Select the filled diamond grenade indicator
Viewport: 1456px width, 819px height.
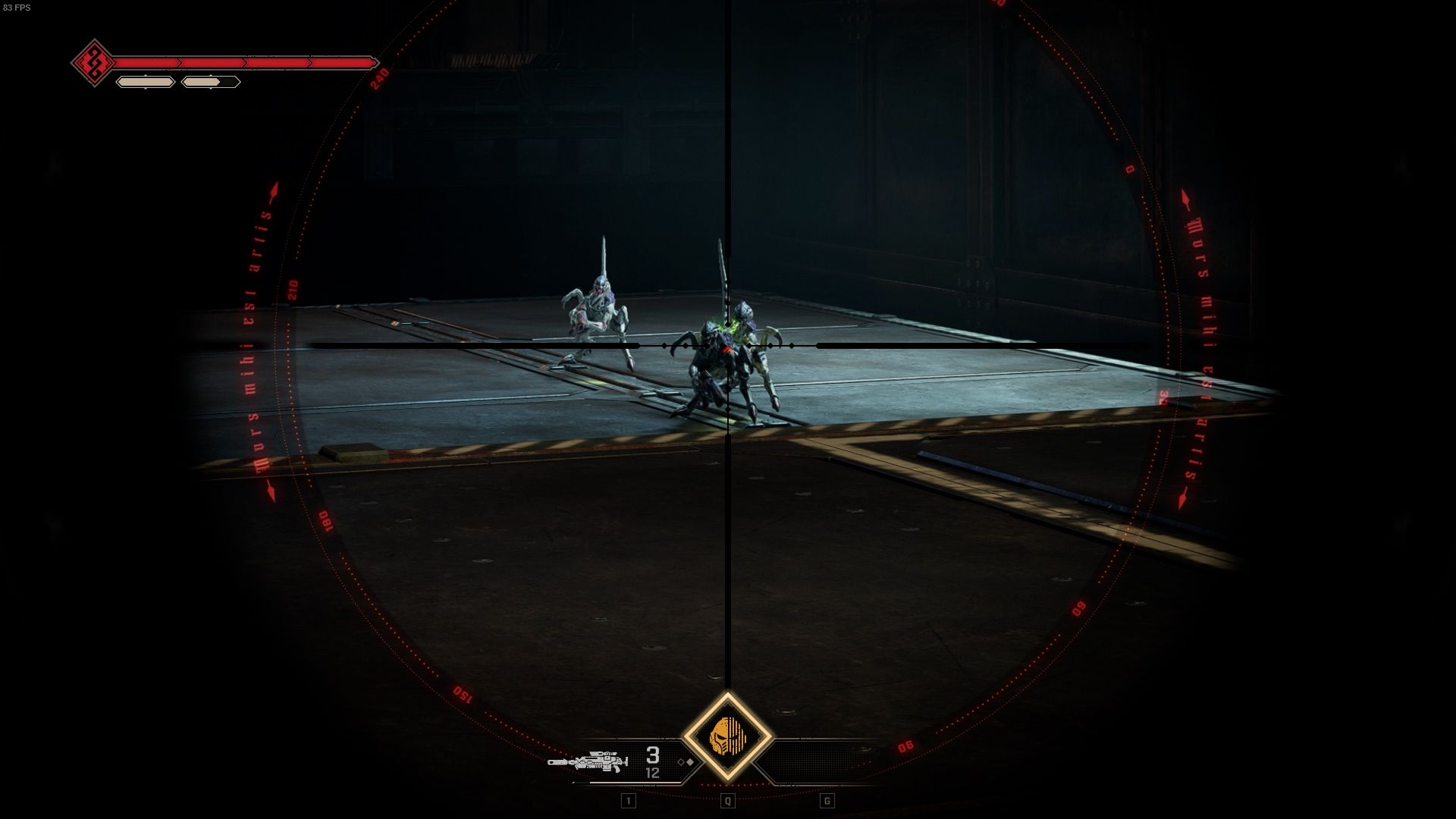690,762
